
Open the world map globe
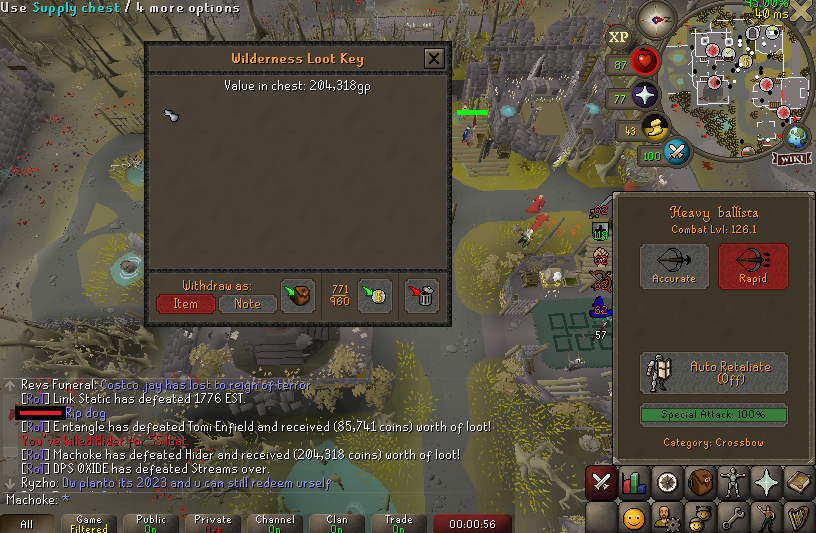[x=797, y=137]
